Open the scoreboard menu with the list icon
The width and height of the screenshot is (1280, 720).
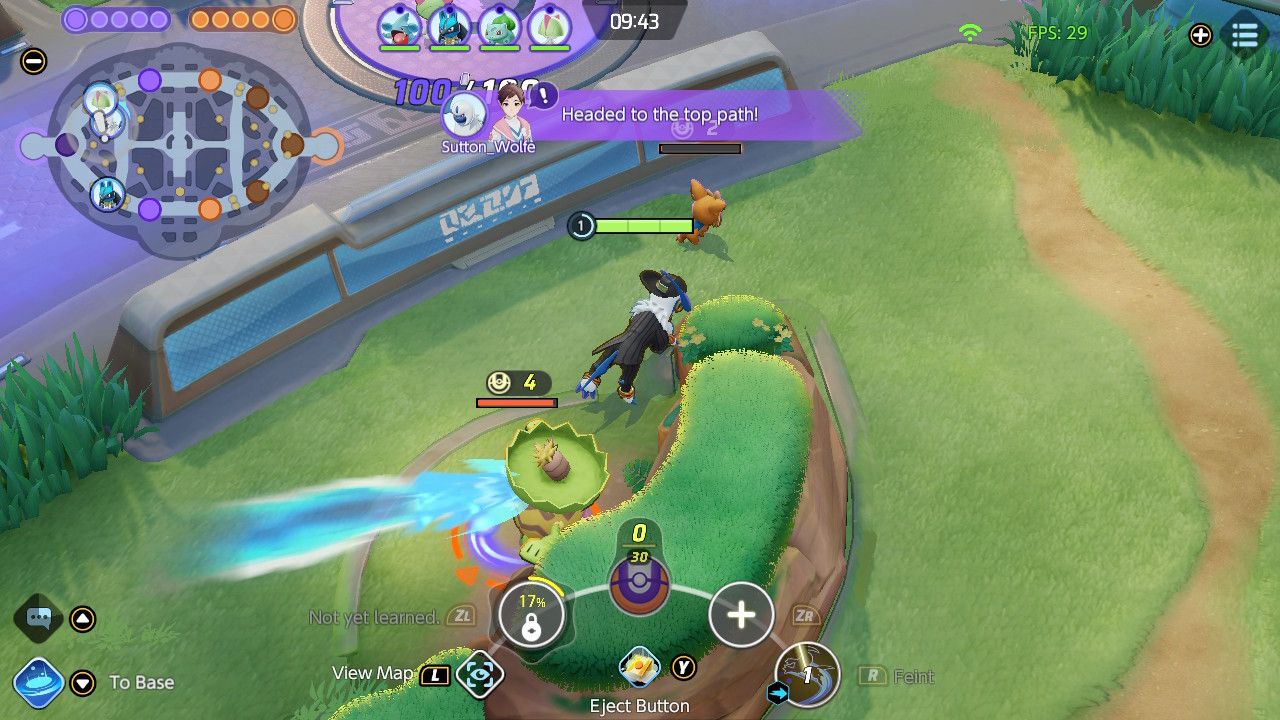point(1245,35)
